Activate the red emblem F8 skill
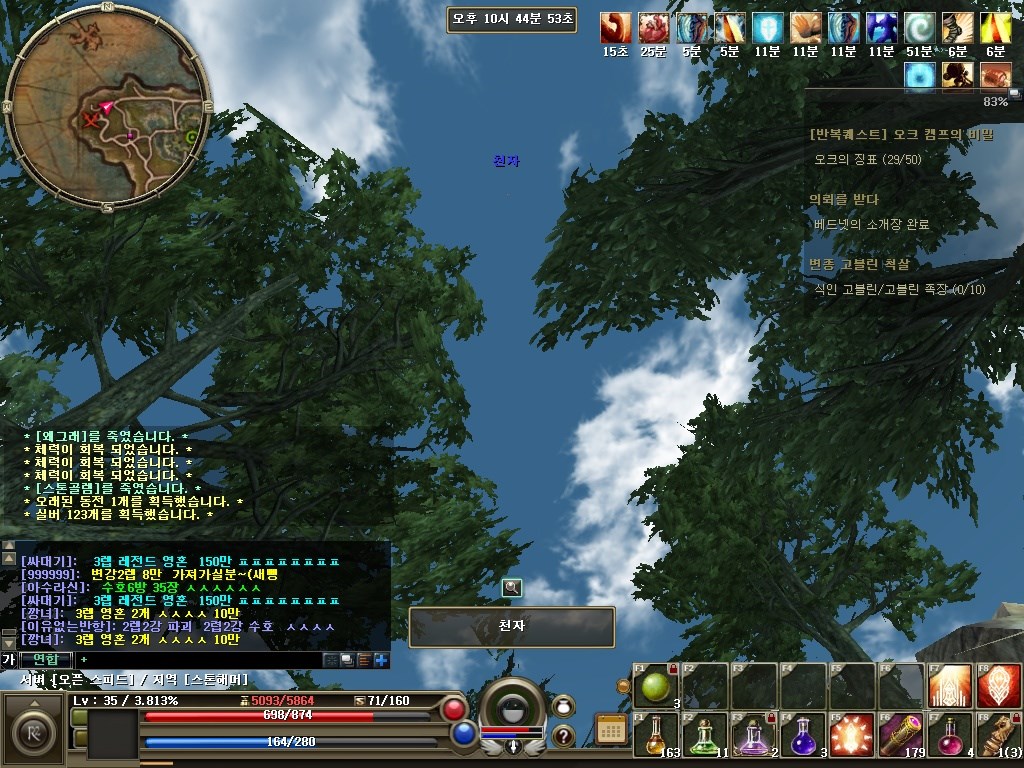 pos(998,686)
